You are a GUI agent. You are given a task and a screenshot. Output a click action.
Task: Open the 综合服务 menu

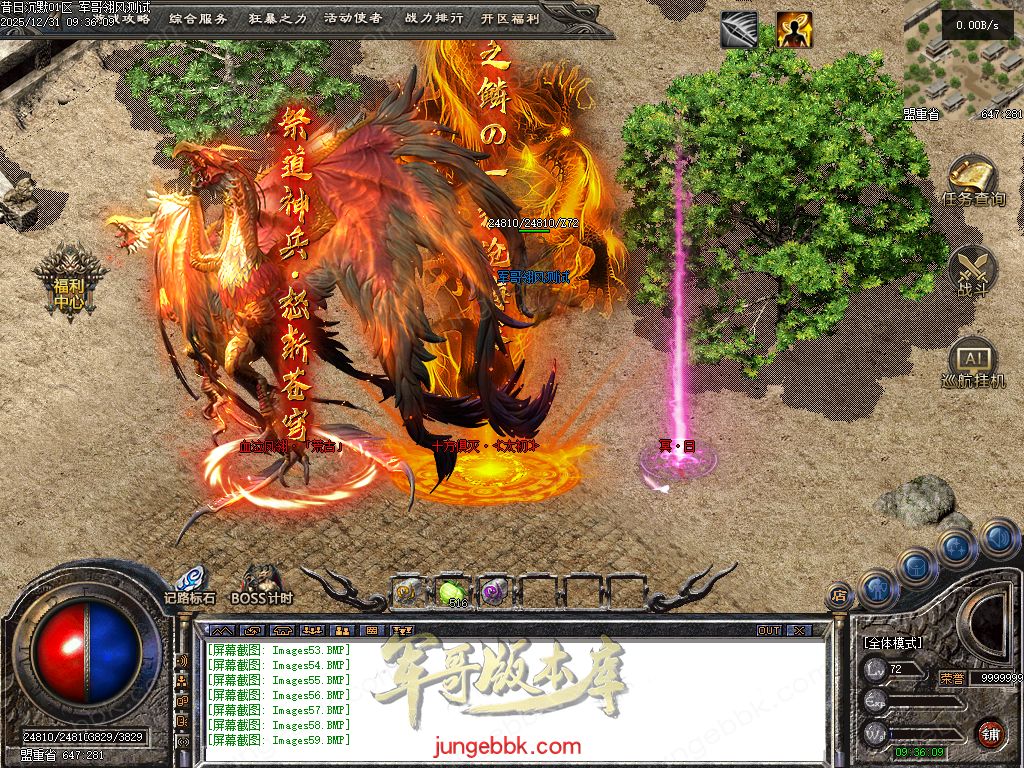point(198,18)
